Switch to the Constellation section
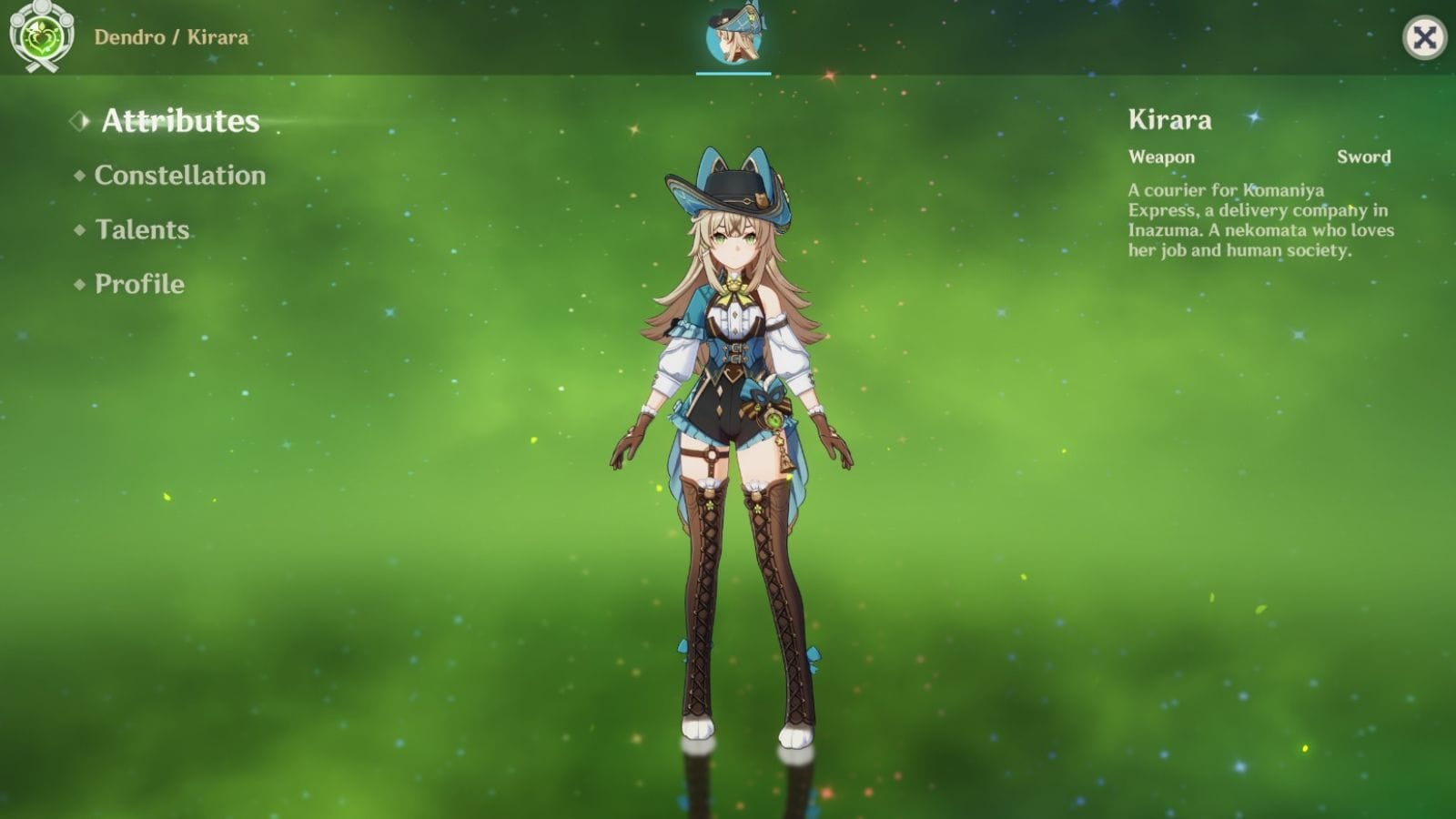The image size is (1456, 819). [177, 176]
